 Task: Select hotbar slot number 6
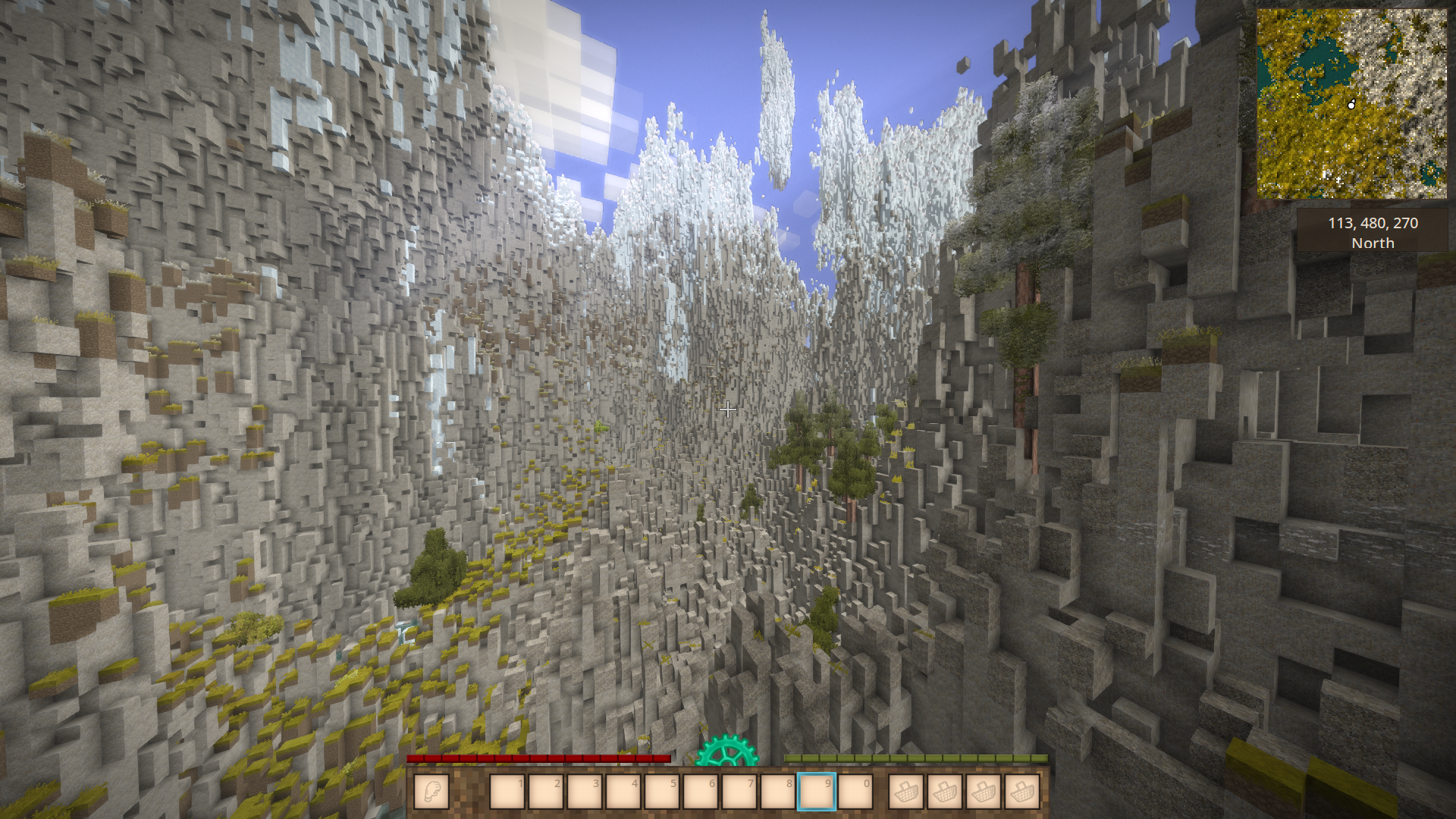[x=701, y=792]
